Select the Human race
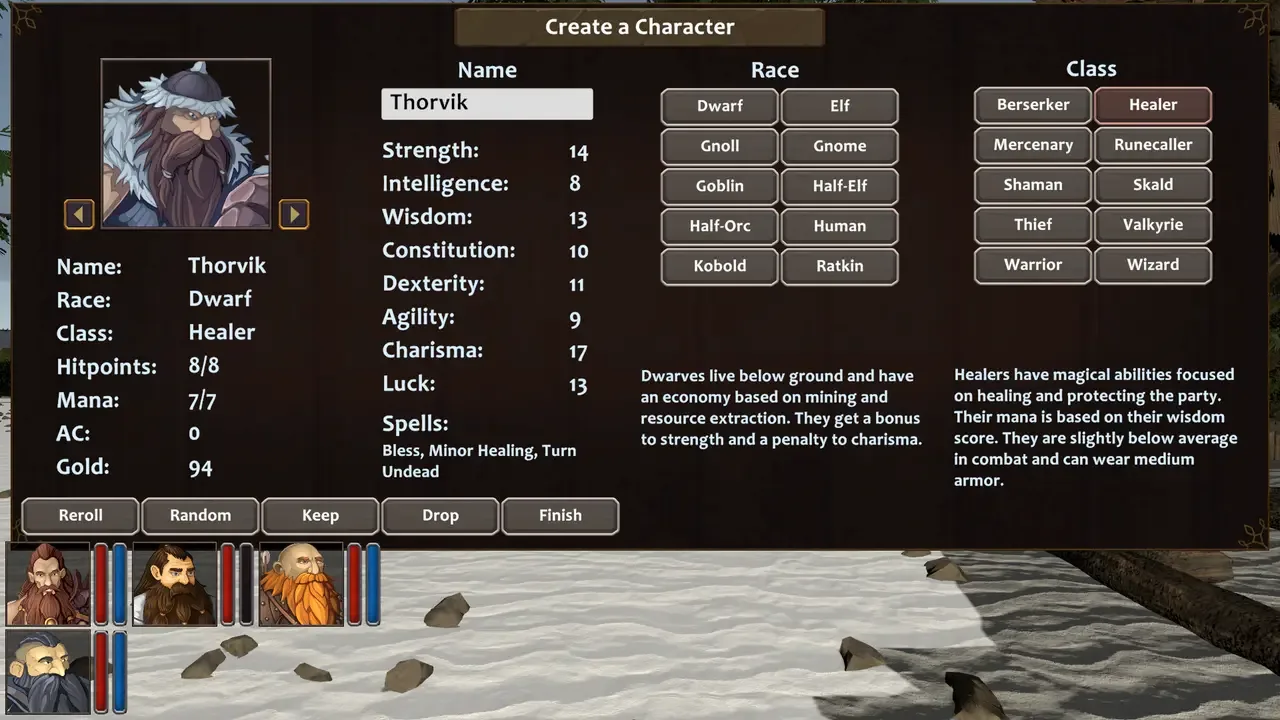Image resolution: width=1280 pixels, height=720 pixels. pos(839,226)
